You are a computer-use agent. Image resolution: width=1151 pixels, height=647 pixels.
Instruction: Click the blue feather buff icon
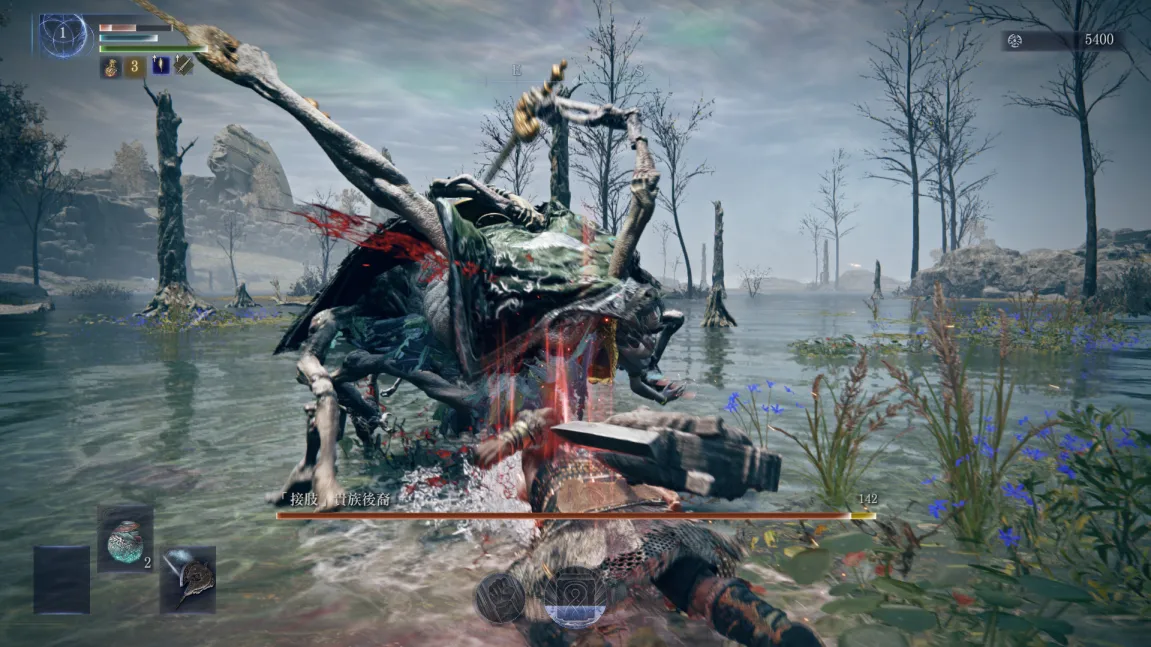160,67
